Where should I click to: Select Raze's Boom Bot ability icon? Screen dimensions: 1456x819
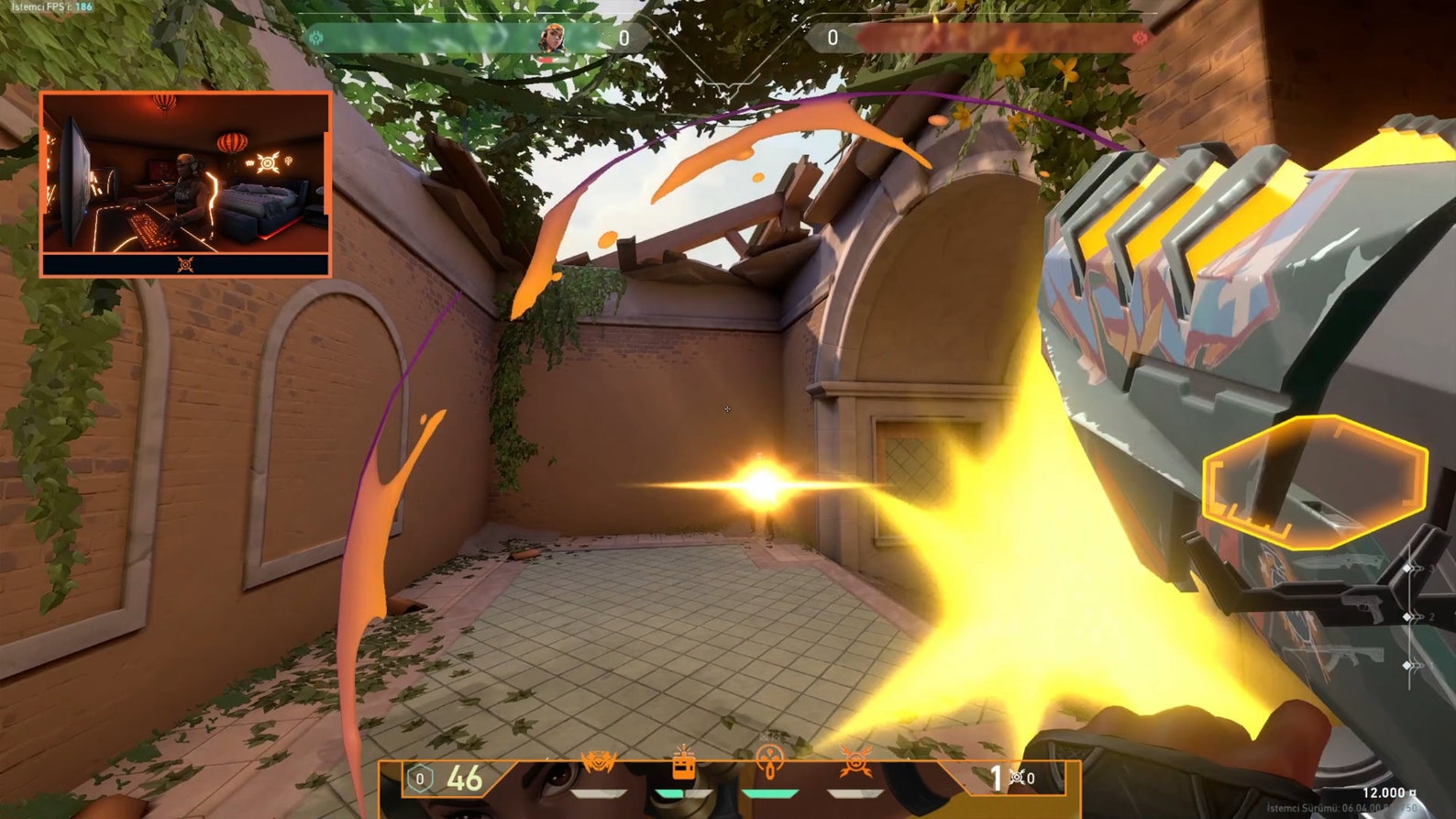599,763
